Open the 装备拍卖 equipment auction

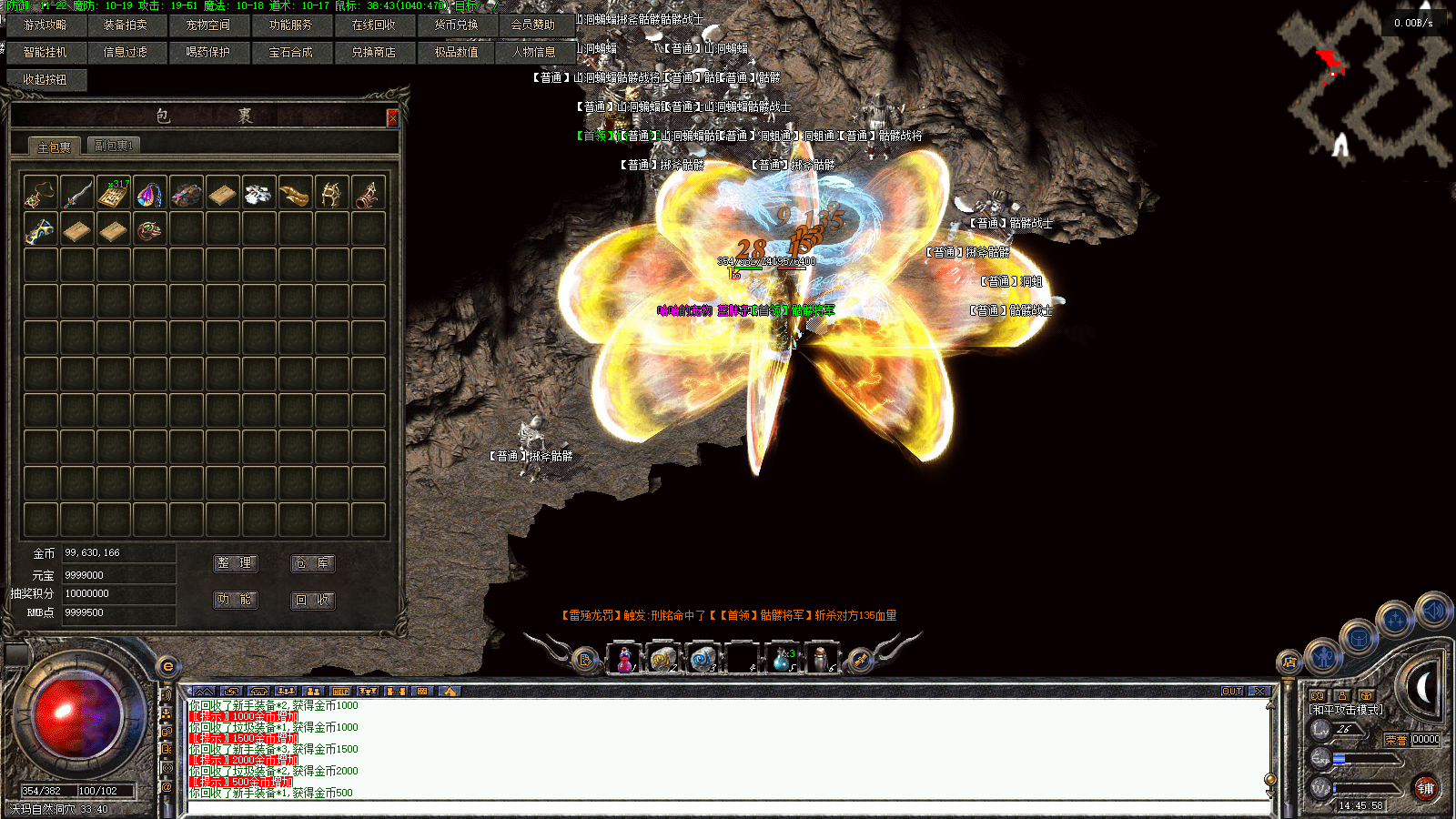tap(126, 25)
